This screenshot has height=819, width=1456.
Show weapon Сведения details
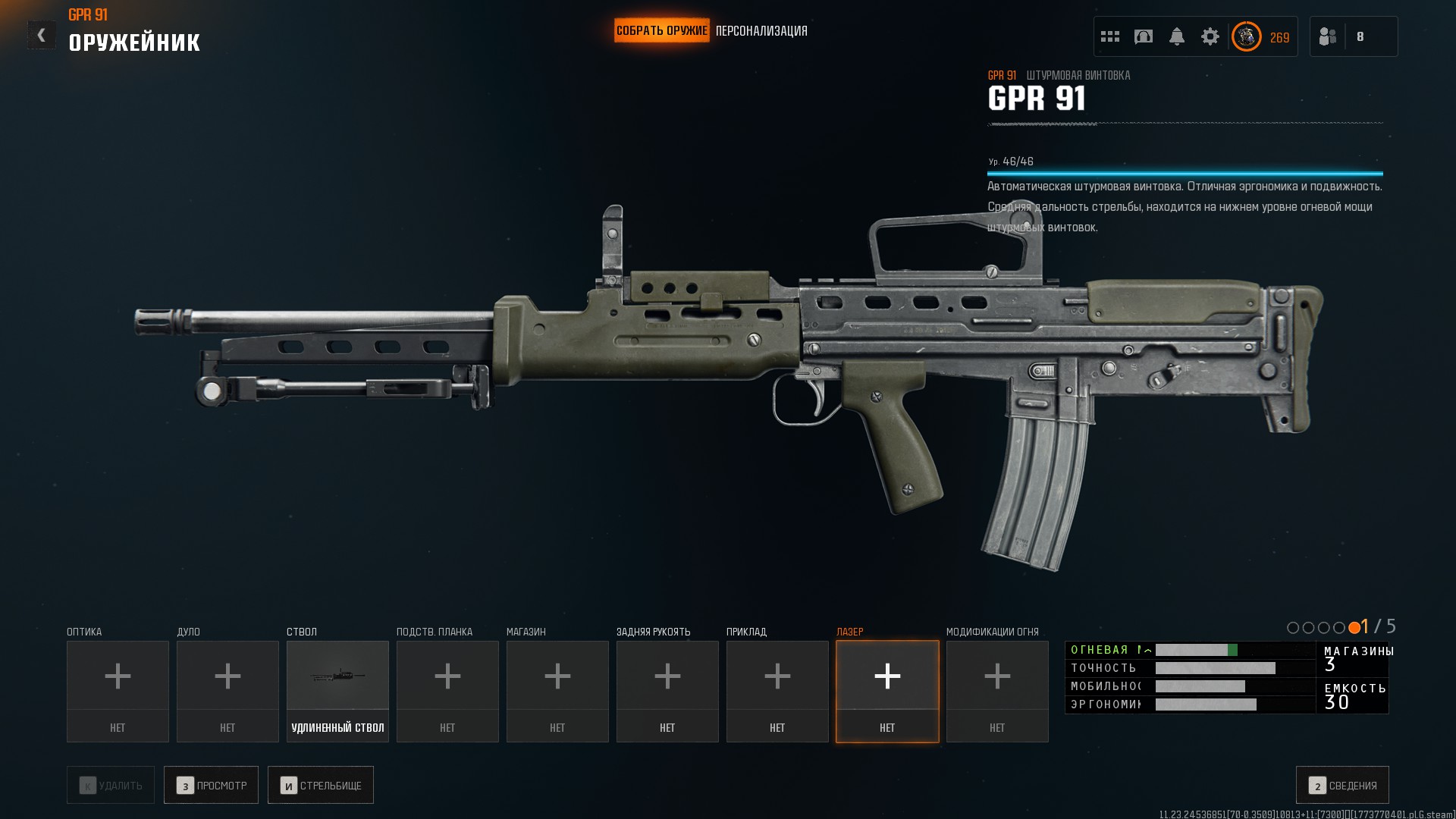coord(1342,786)
